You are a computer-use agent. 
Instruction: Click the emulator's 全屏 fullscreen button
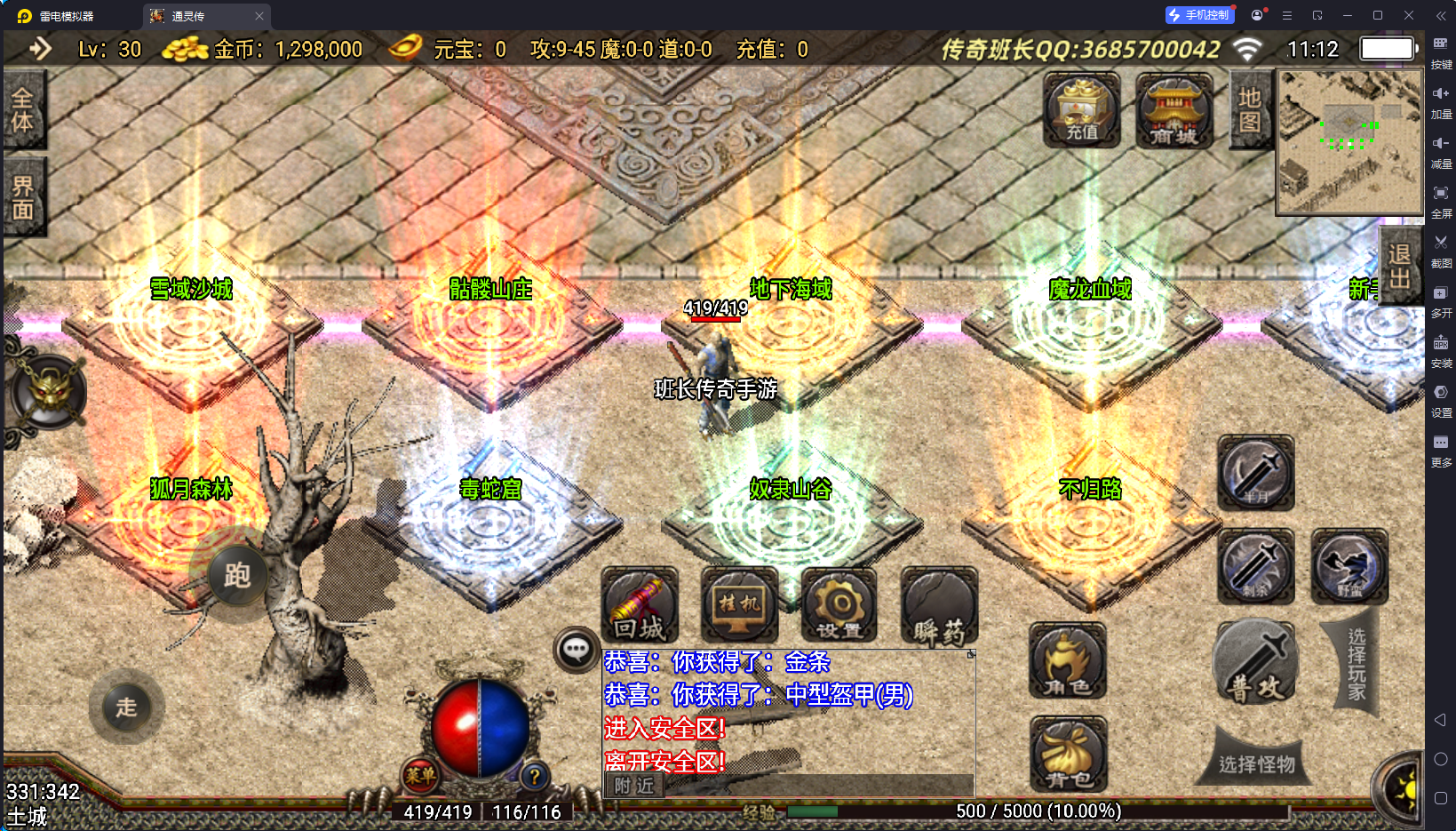click(x=1441, y=199)
